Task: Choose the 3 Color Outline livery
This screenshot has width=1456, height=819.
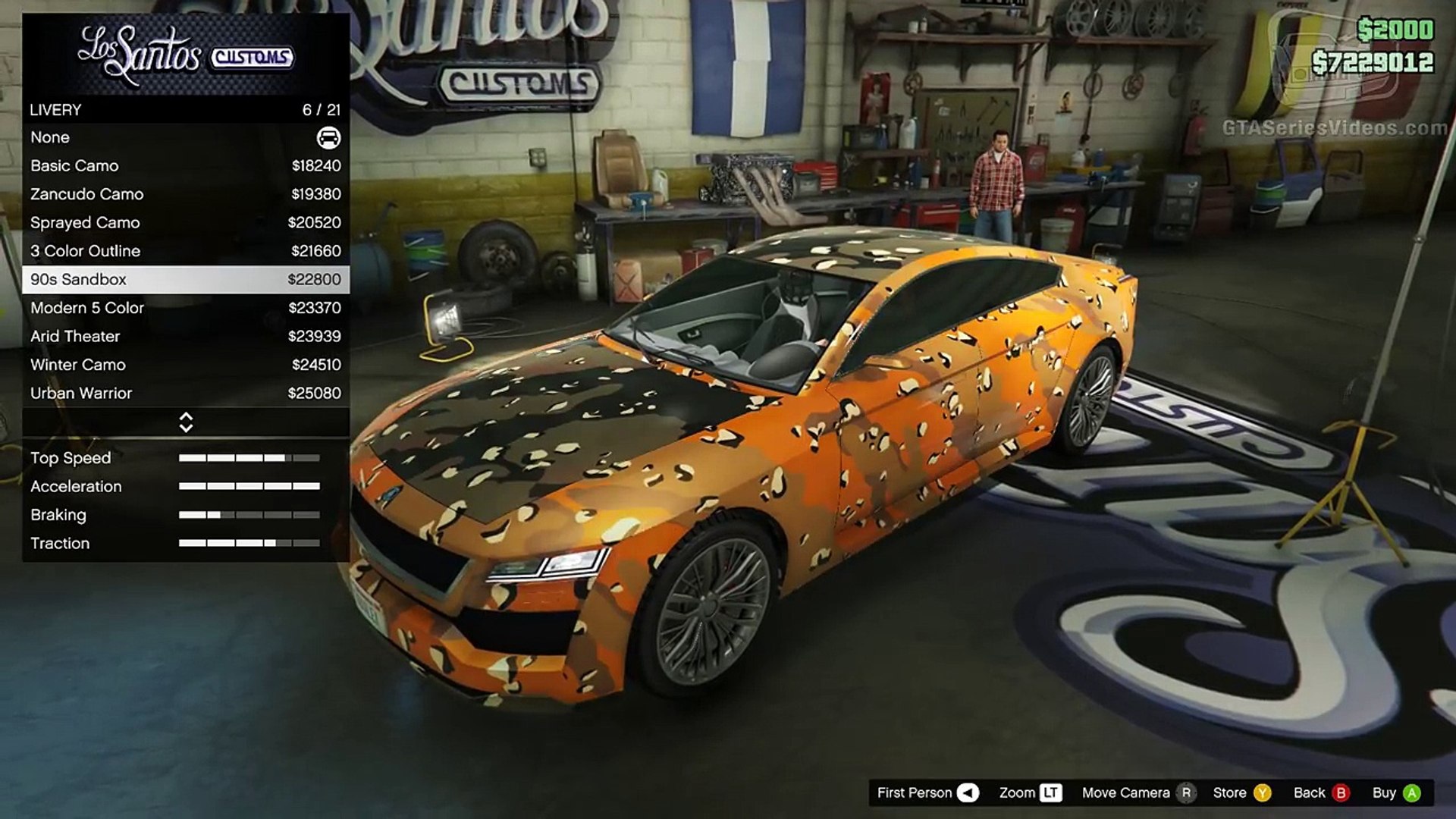Action: click(185, 251)
